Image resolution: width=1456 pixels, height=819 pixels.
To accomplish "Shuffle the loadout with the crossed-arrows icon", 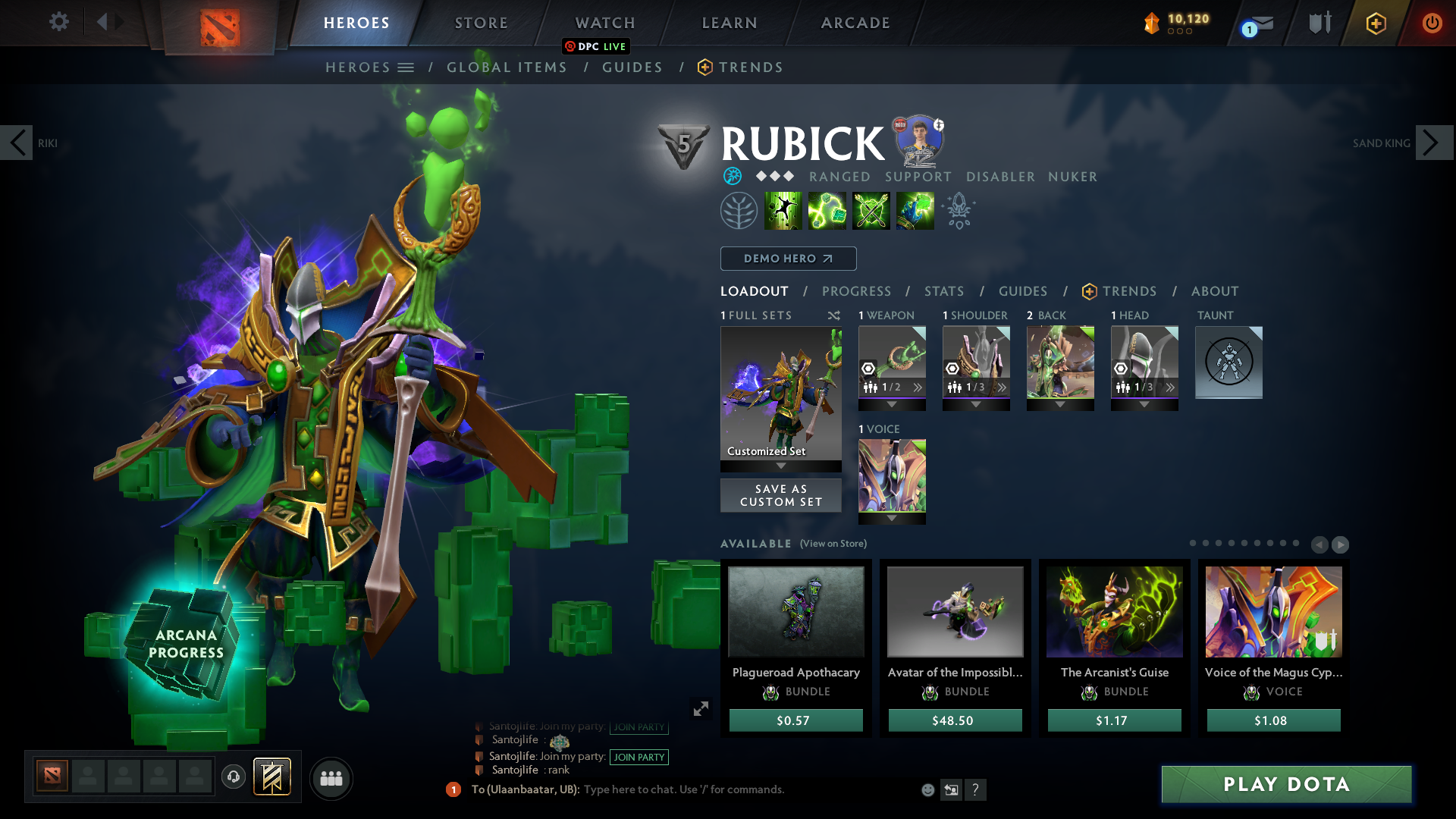I will [x=833, y=315].
